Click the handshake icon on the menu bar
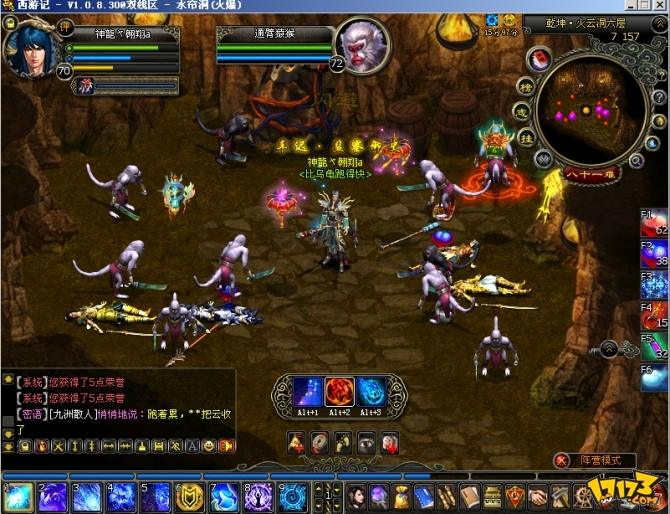Viewport: 670px width, 514px height. [538, 496]
